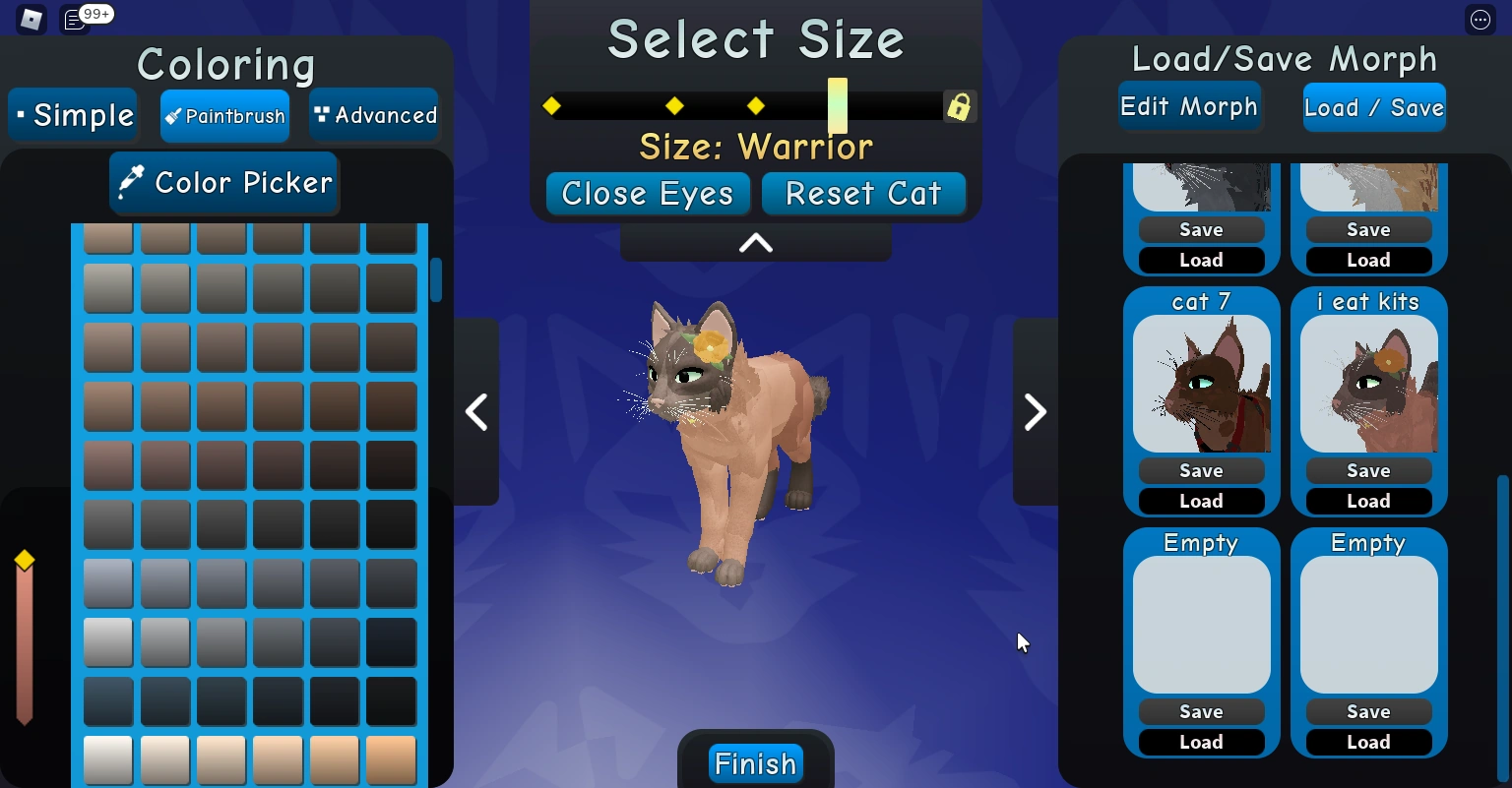1512x788 pixels.
Task: Open the Color Picker eyedropper tool
Action: tap(223, 183)
